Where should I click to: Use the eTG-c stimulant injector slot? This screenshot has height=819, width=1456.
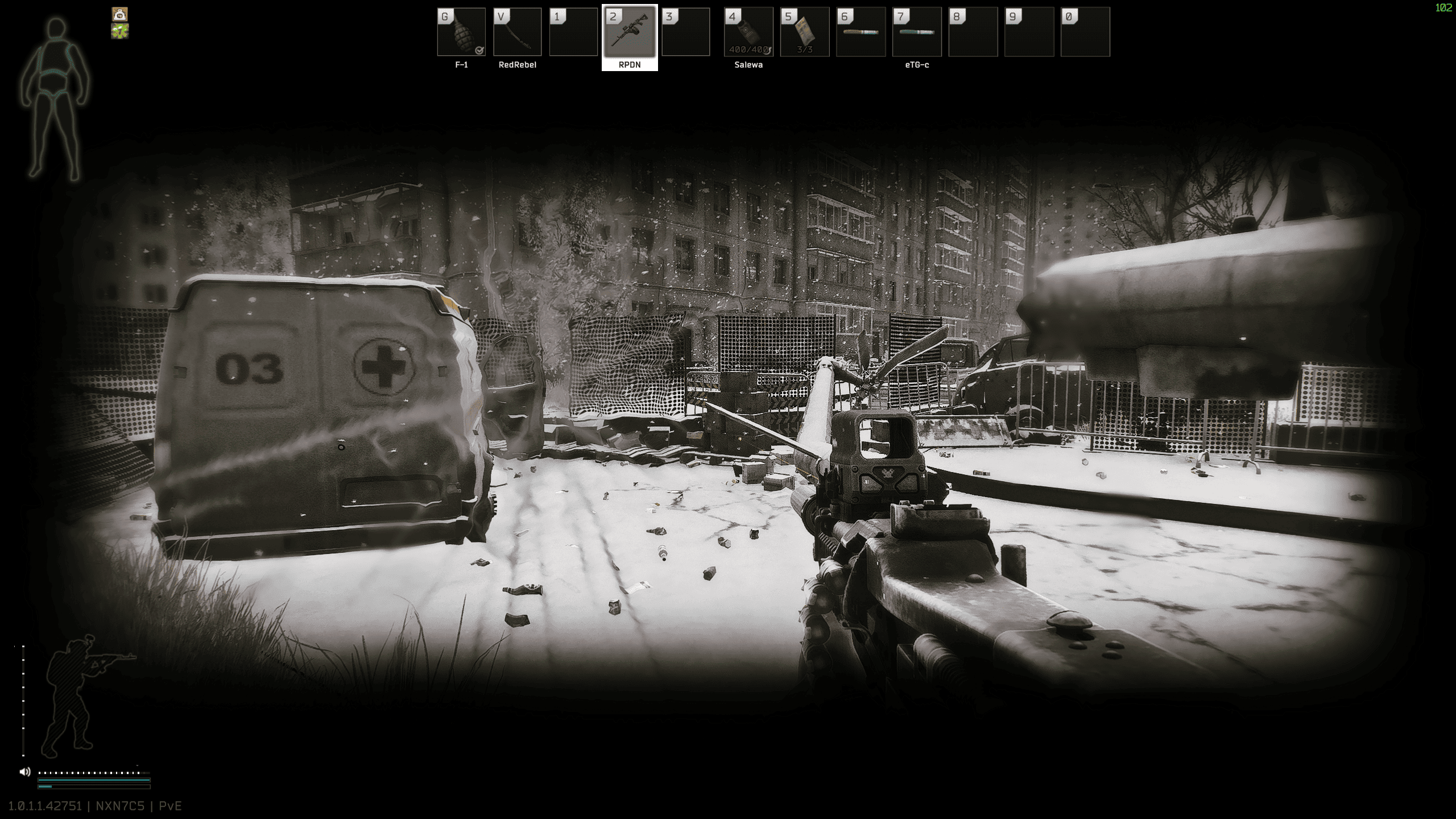pos(917,32)
